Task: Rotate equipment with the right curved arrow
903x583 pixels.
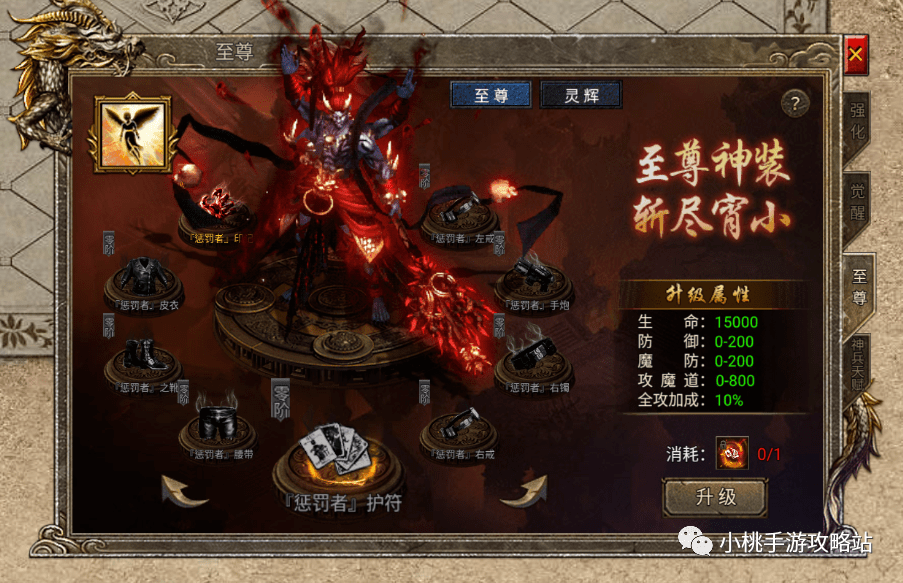Action: point(524,490)
